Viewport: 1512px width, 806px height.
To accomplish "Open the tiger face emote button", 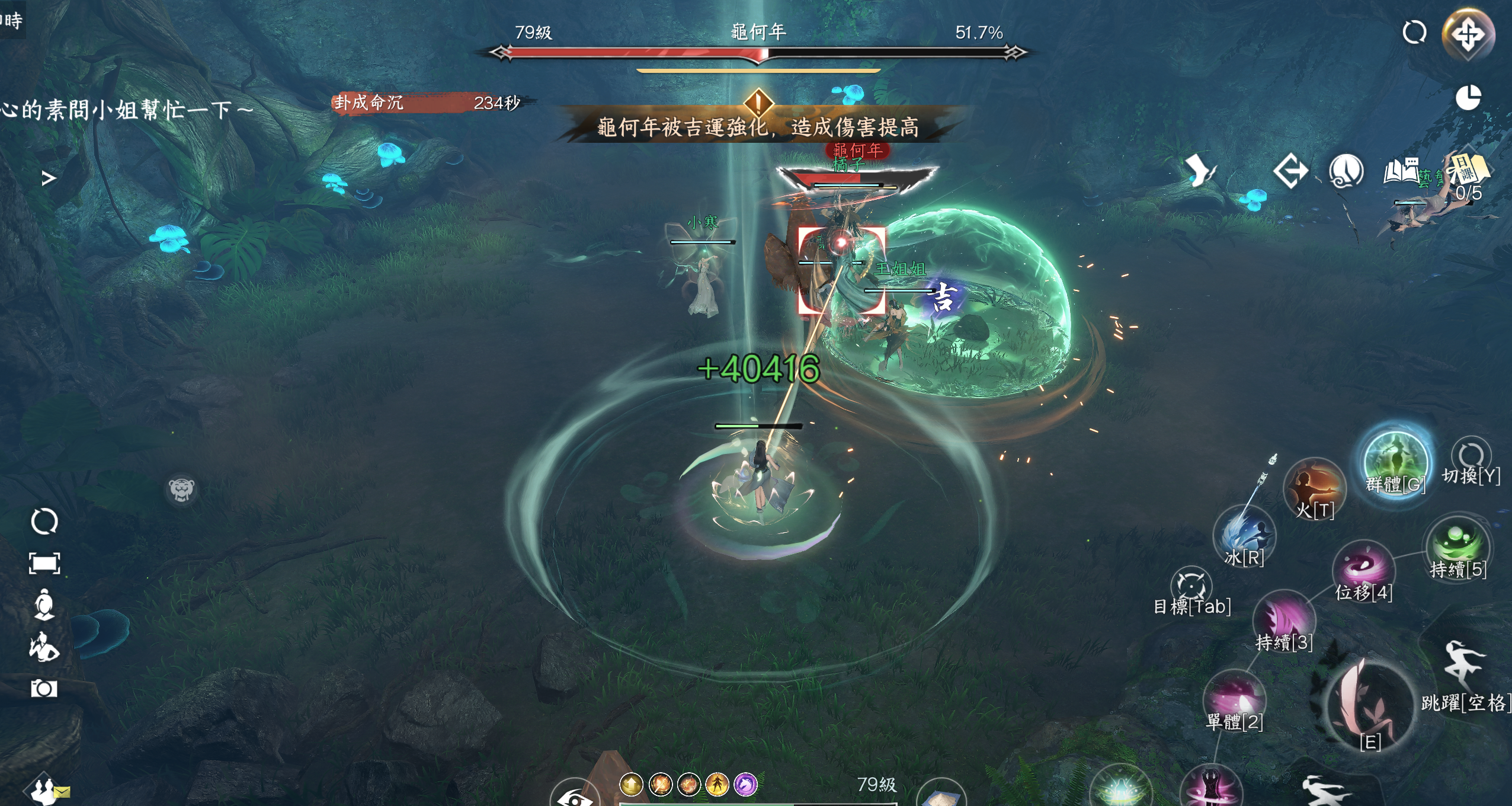I will click(x=181, y=490).
